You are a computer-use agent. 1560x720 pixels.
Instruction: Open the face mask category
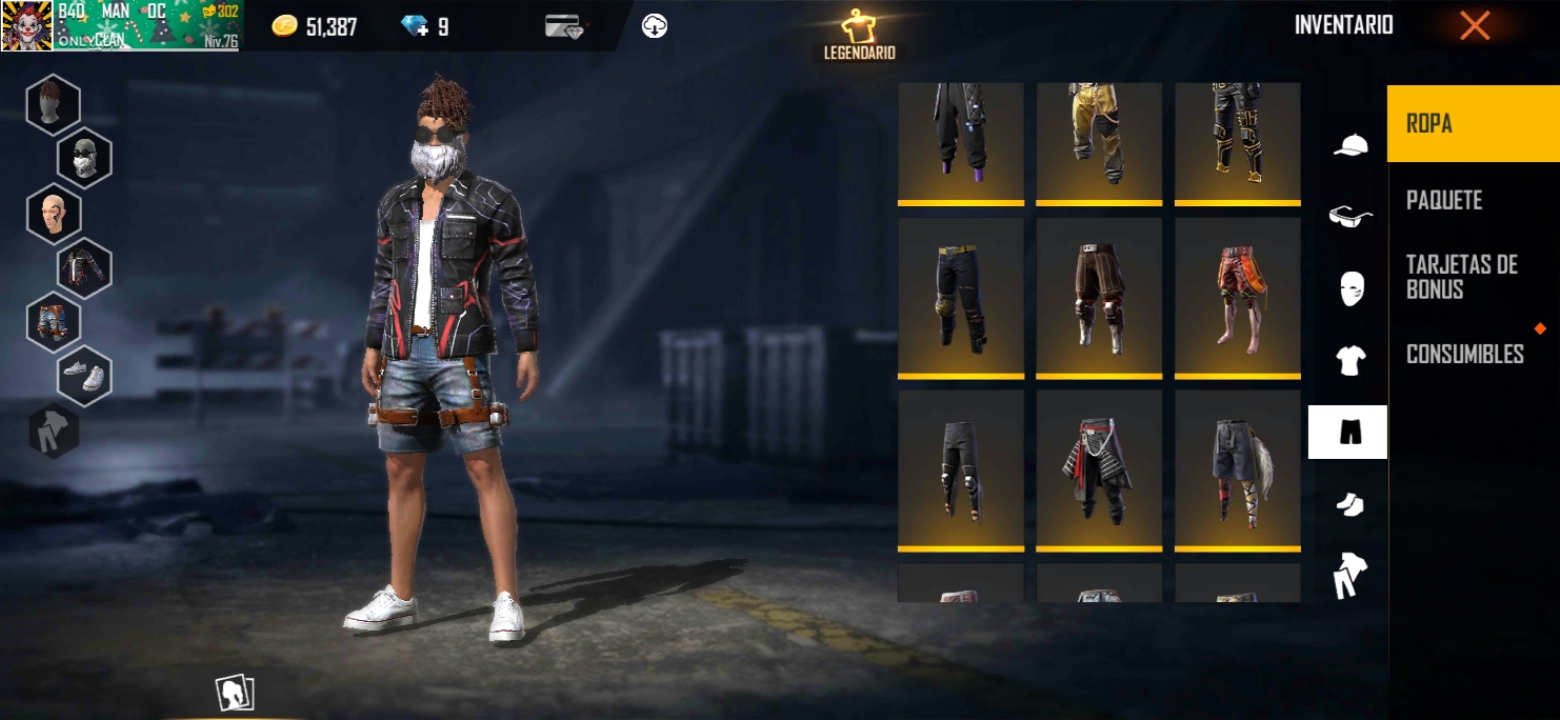[x=1350, y=288]
